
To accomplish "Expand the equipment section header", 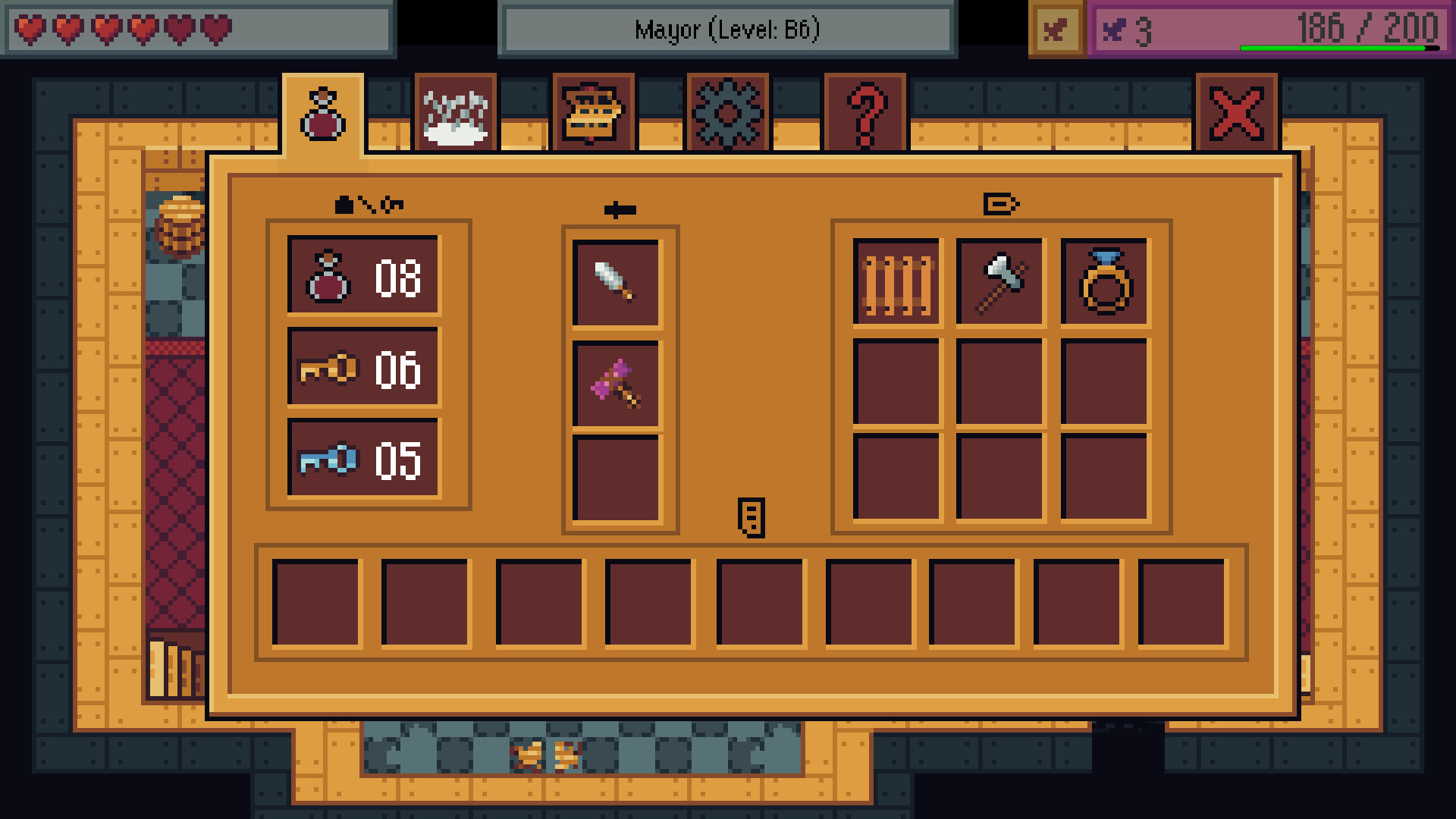I will click(1002, 202).
